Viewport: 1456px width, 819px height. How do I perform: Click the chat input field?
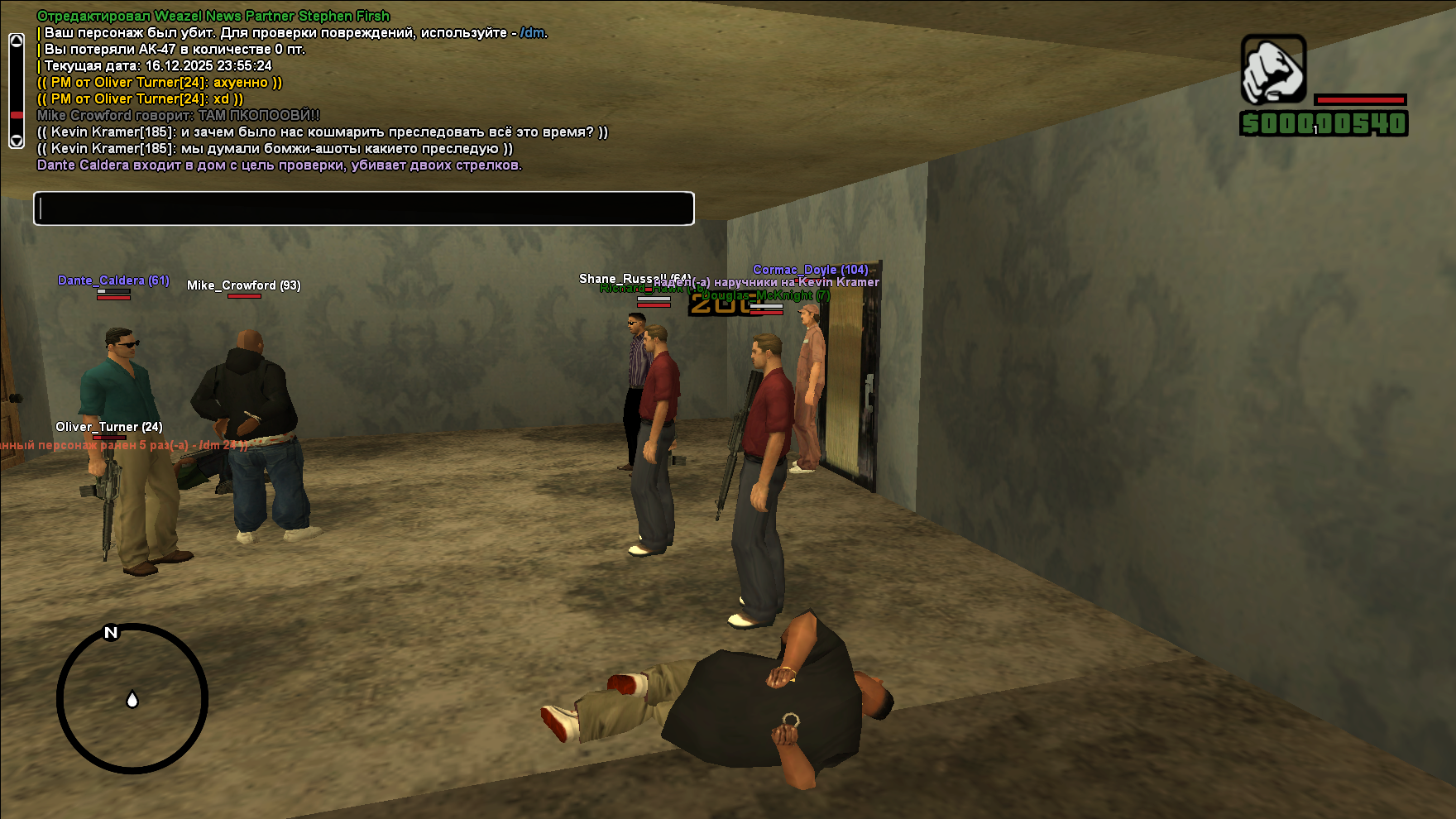pos(364,208)
